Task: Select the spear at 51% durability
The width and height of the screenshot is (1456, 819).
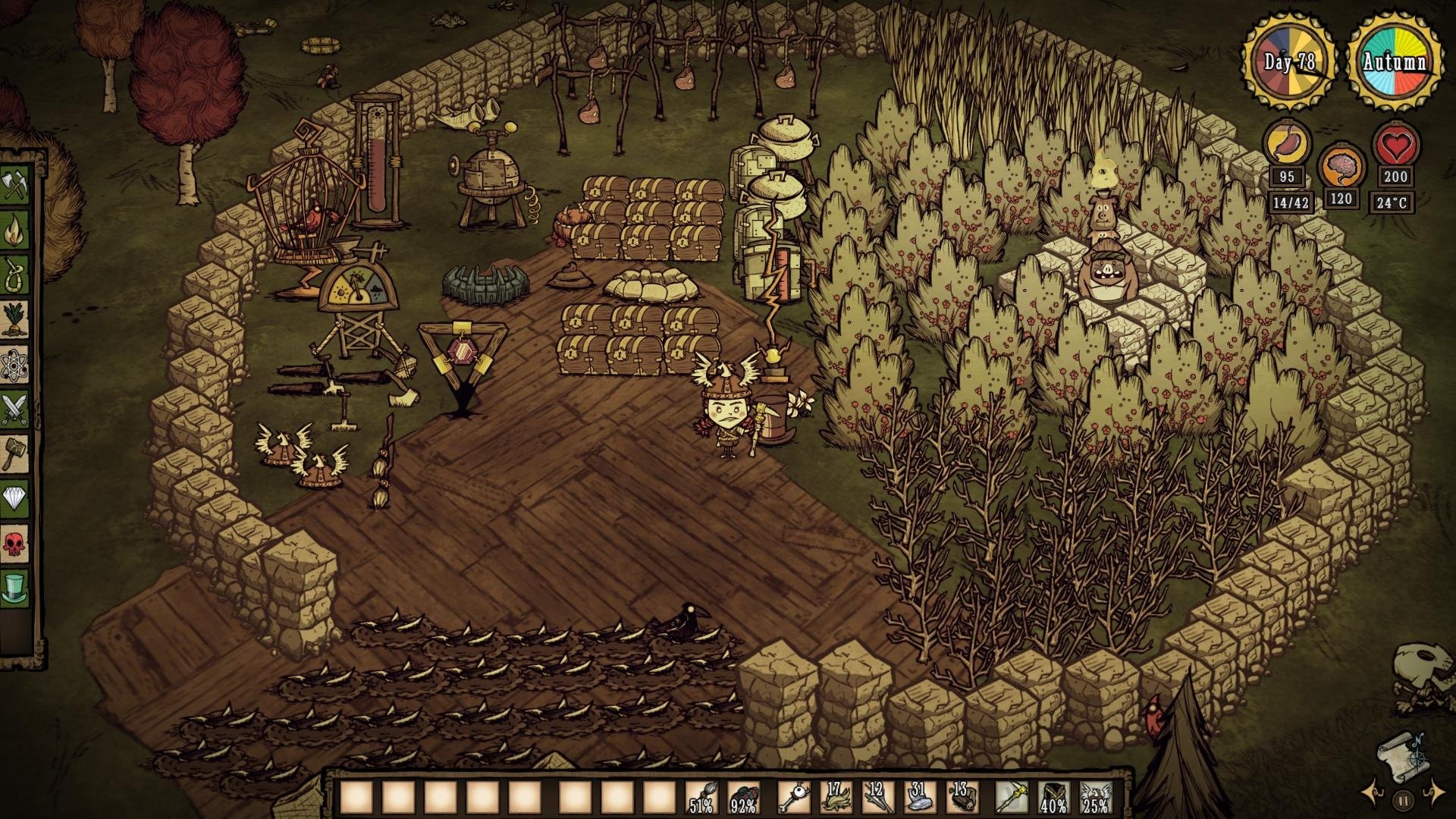Action: pos(702,798)
